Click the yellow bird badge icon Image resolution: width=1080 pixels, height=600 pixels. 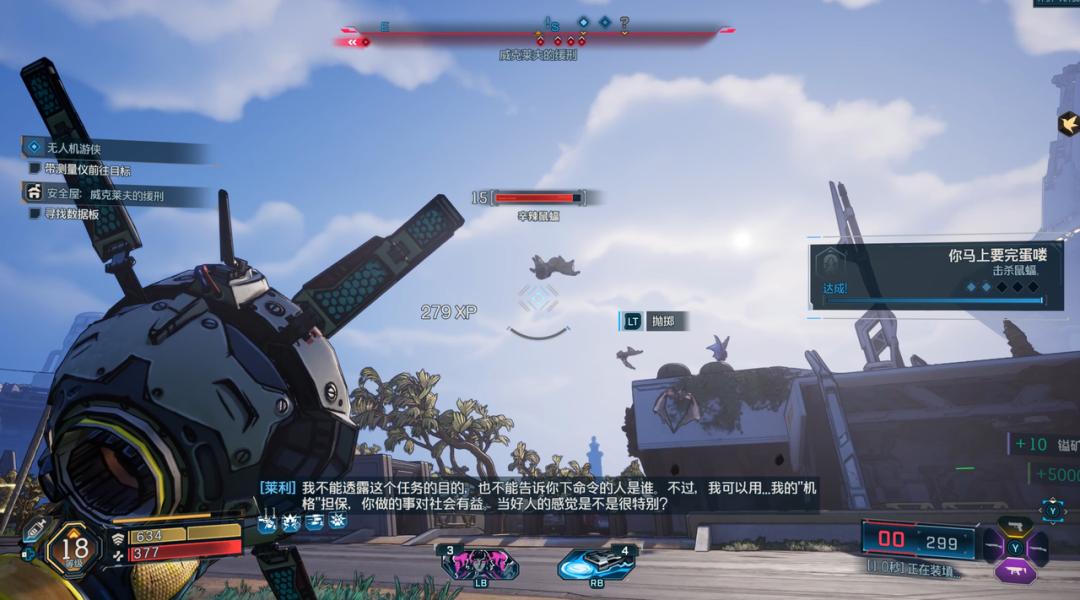[x=1068, y=123]
